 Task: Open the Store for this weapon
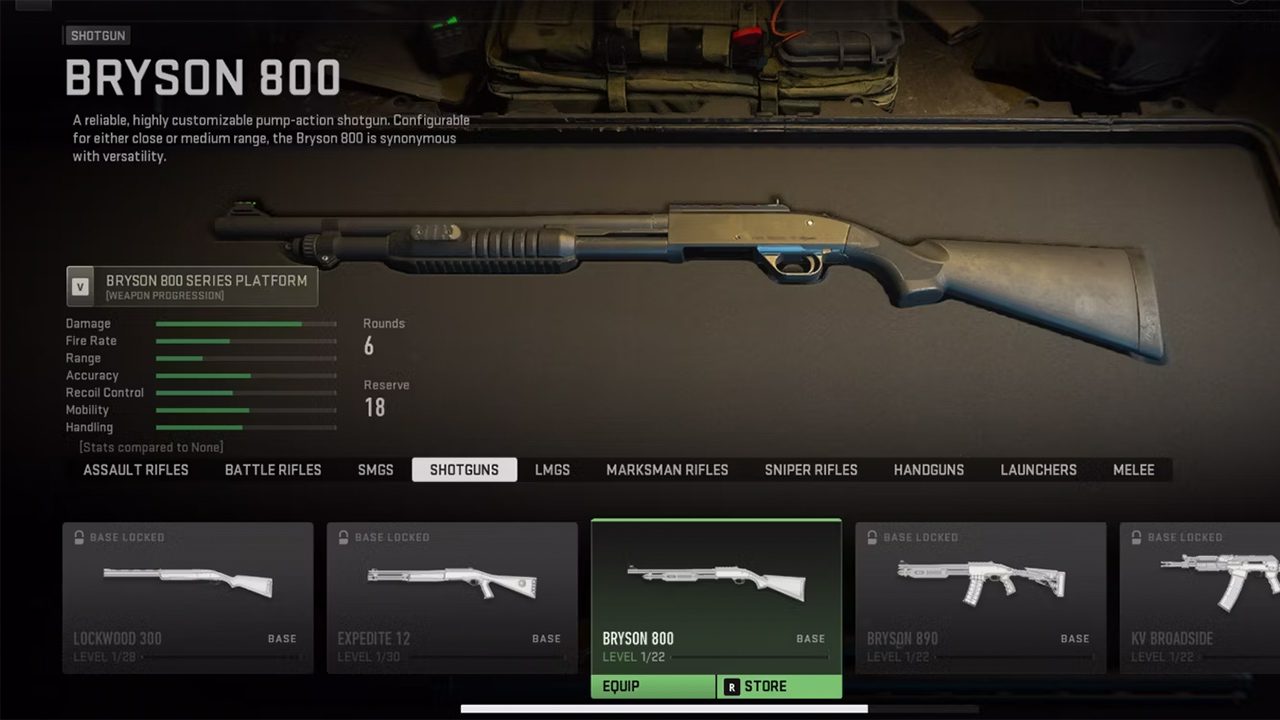pyautogui.click(x=779, y=687)
